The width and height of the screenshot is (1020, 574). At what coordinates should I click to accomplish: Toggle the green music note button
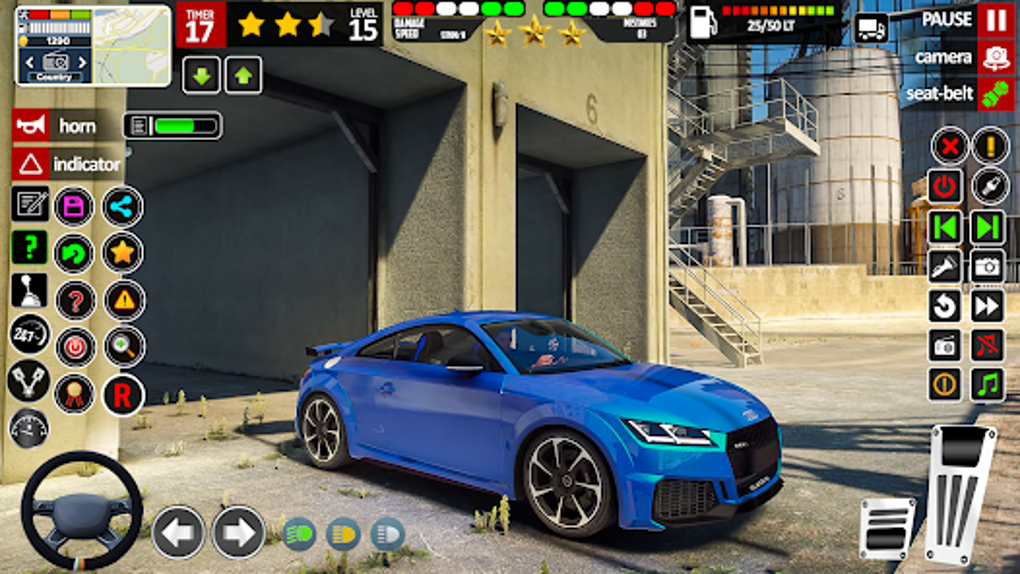tap(987, 384)
